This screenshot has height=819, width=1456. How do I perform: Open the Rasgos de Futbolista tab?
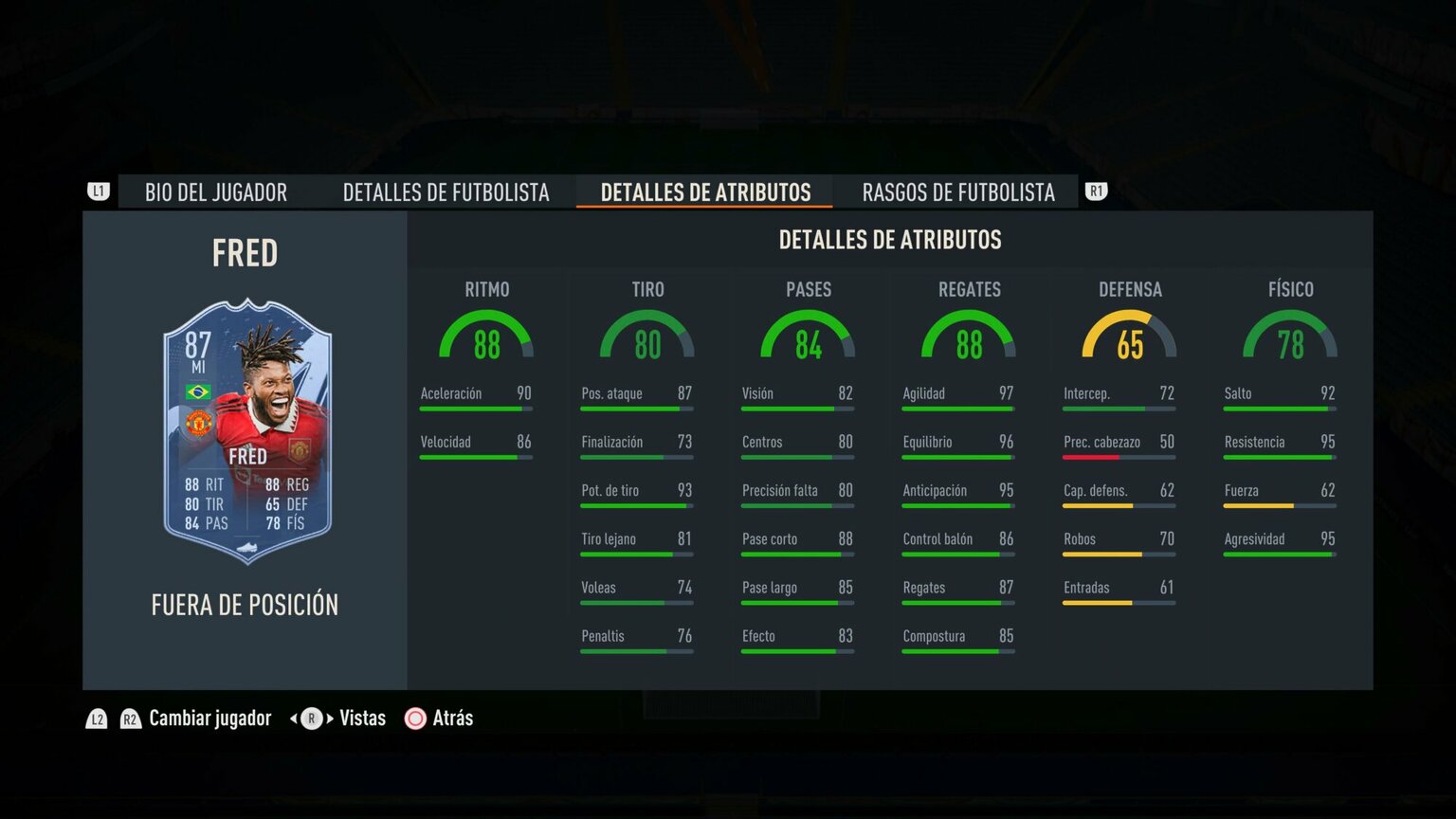[x=957, y=192]
